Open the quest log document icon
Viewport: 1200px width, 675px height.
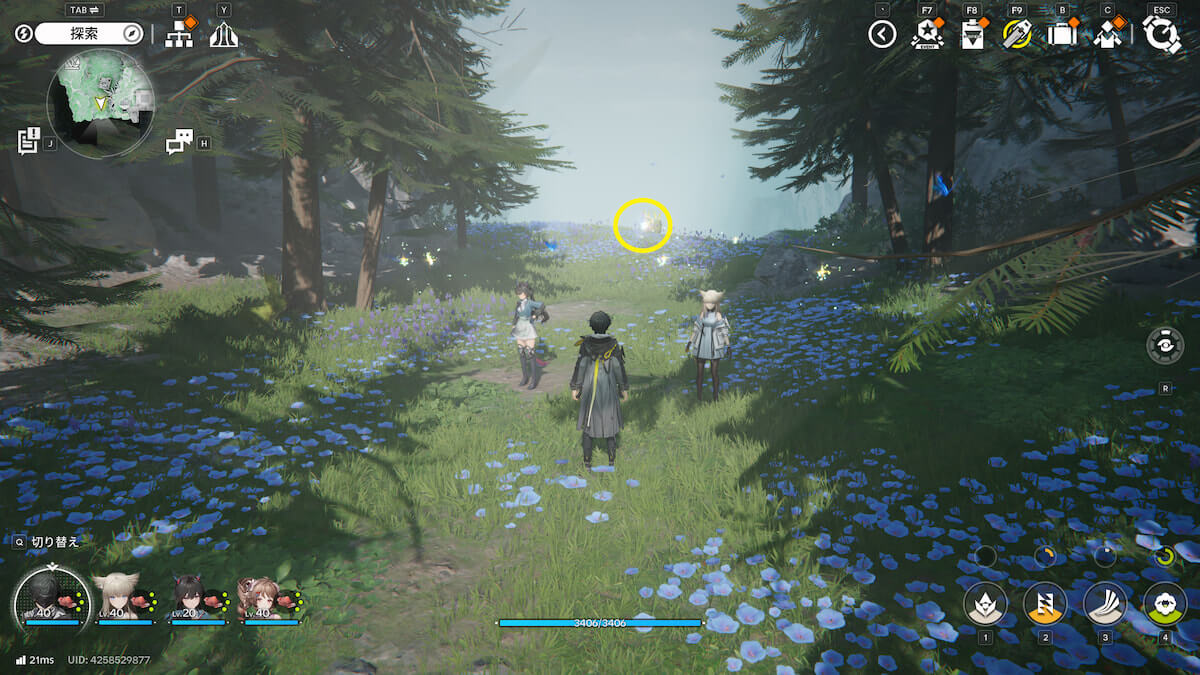coord(28,141)
